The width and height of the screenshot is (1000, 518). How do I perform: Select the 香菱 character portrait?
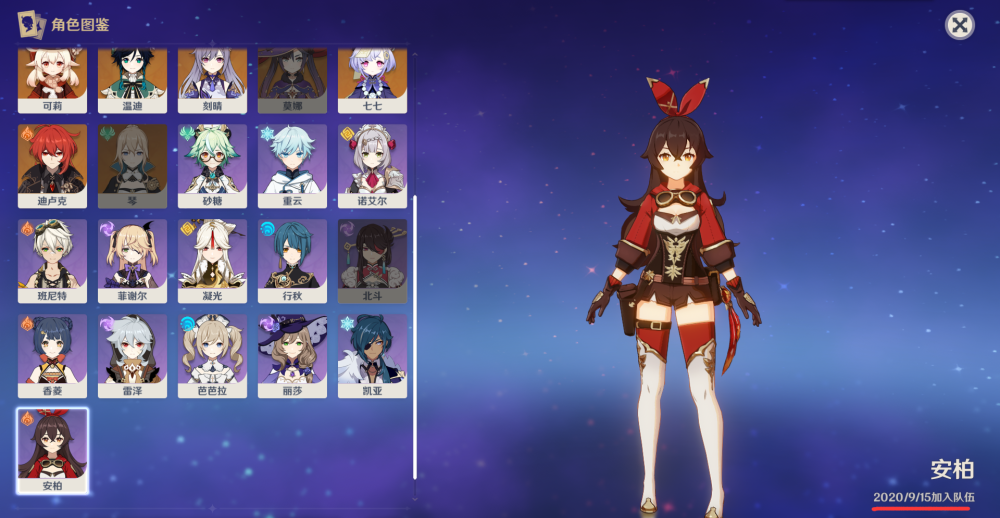click(52, 355)
